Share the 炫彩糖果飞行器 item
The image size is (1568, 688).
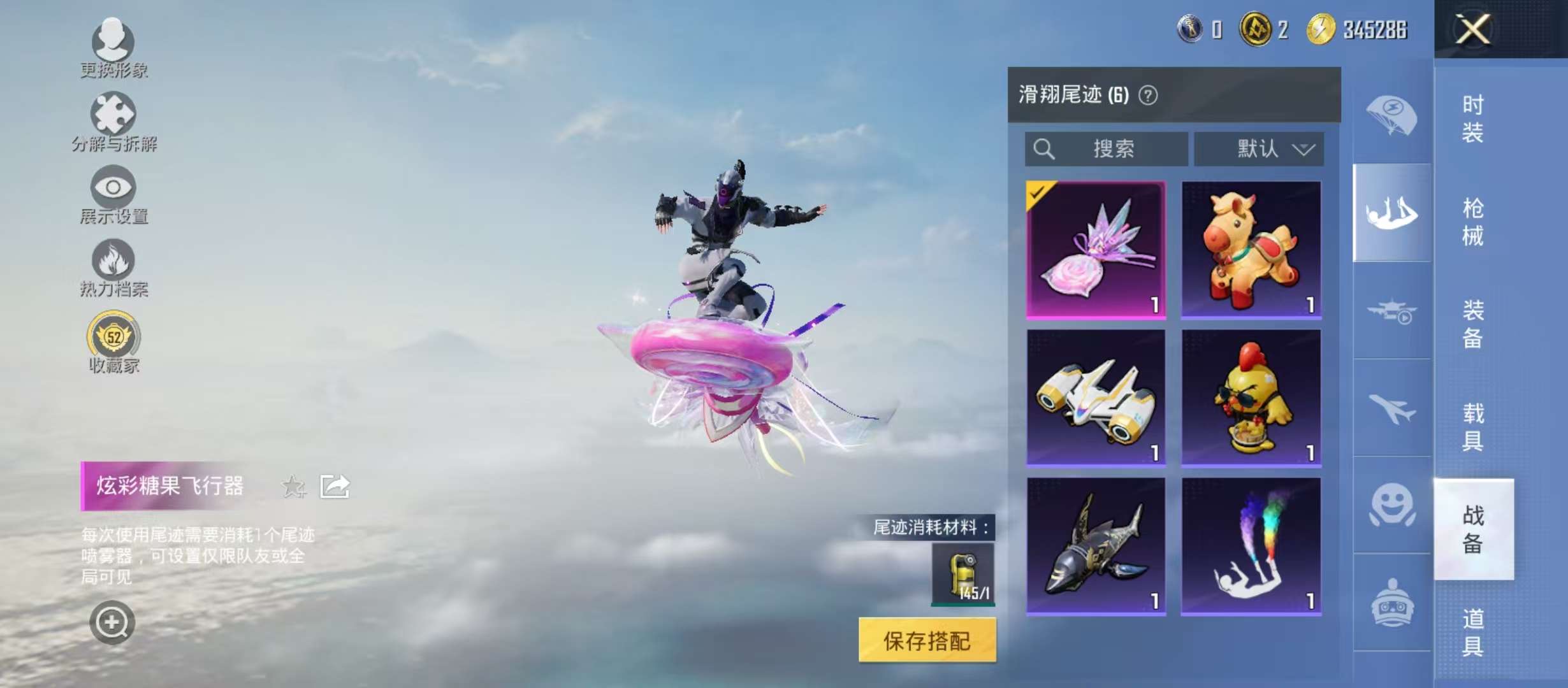(335, 487)
